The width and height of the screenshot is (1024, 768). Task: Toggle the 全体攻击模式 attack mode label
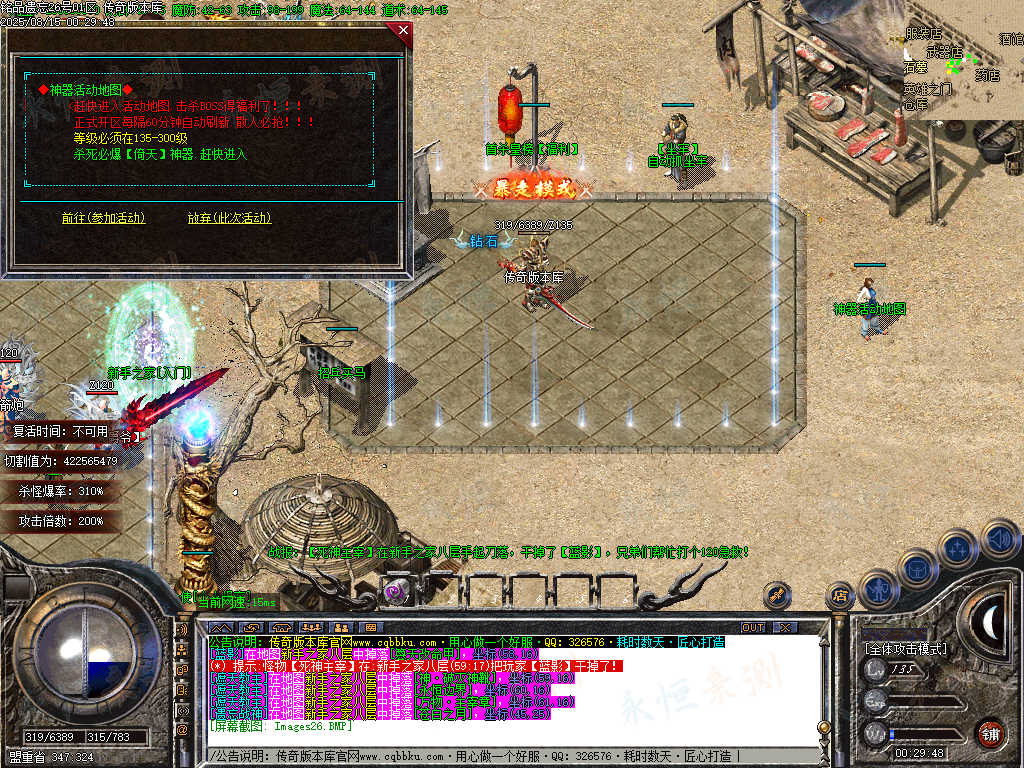[906, 649]
